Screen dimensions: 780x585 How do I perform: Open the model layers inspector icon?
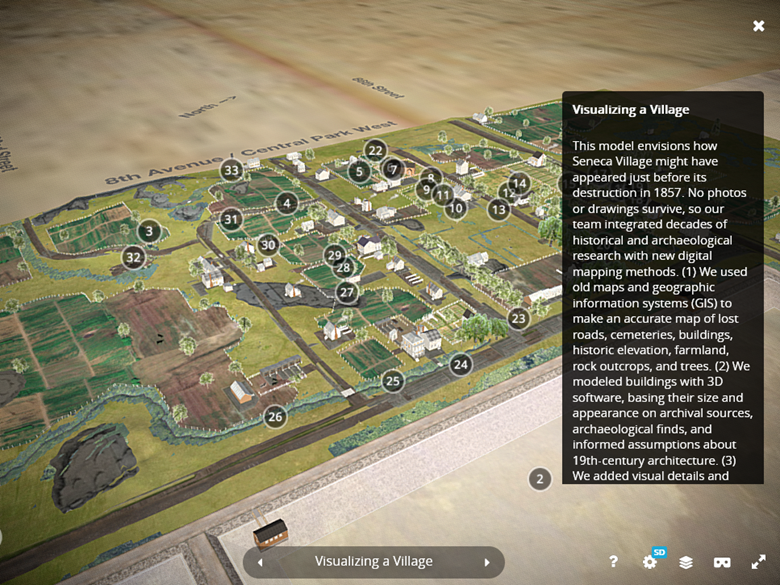(x=686, y=562)
